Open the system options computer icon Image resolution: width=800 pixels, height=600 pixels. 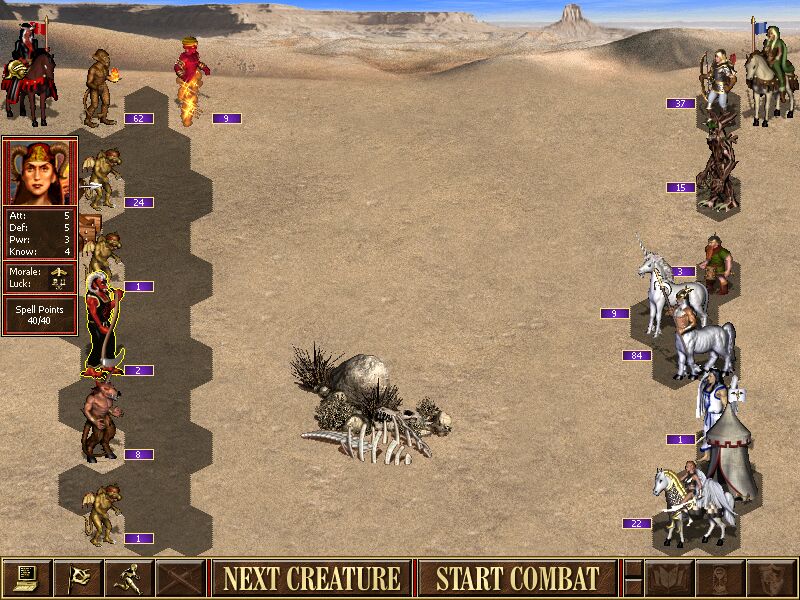(x=27, y=578)
